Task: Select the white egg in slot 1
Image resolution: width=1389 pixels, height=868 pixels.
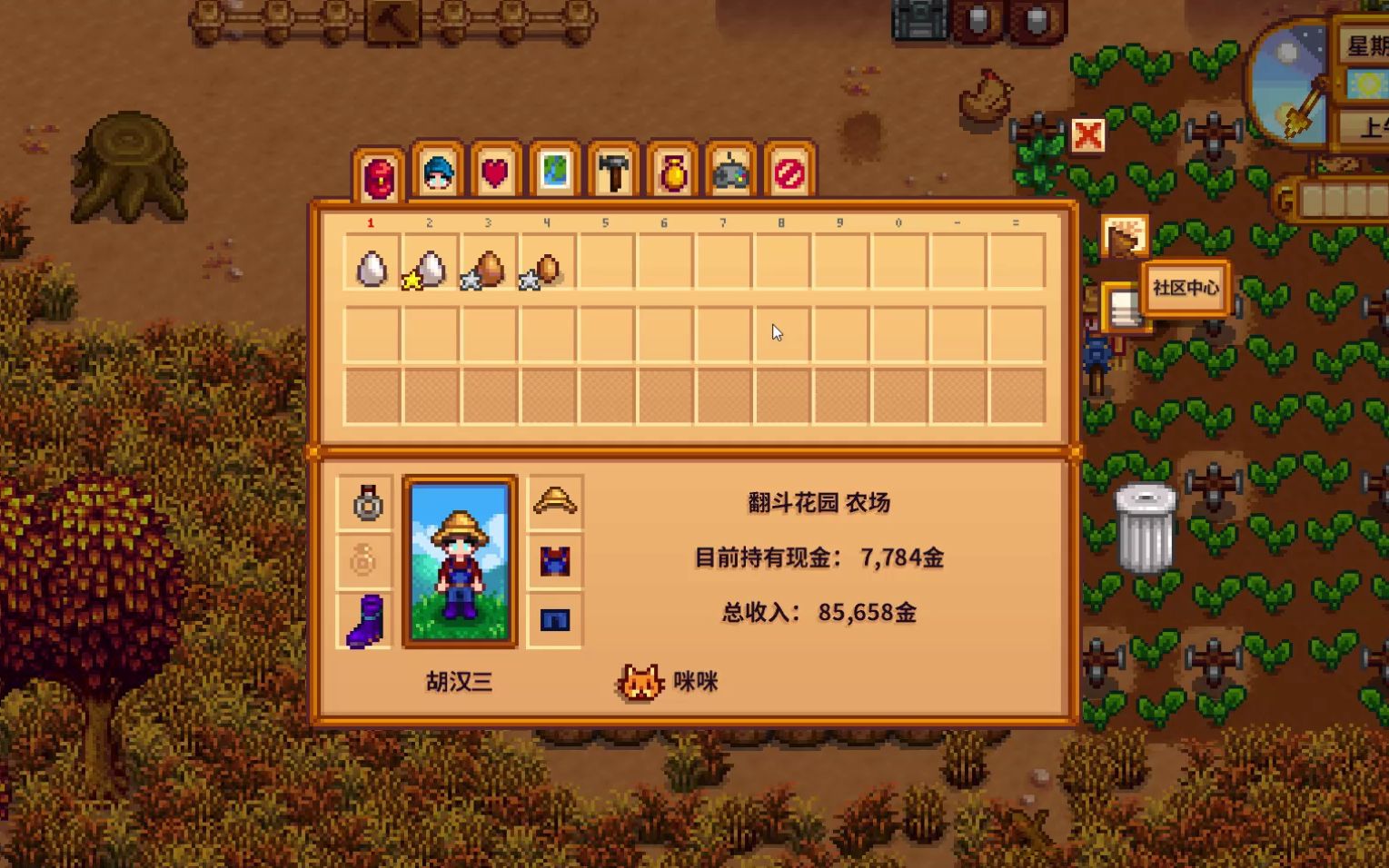Action: pos(371,266)
